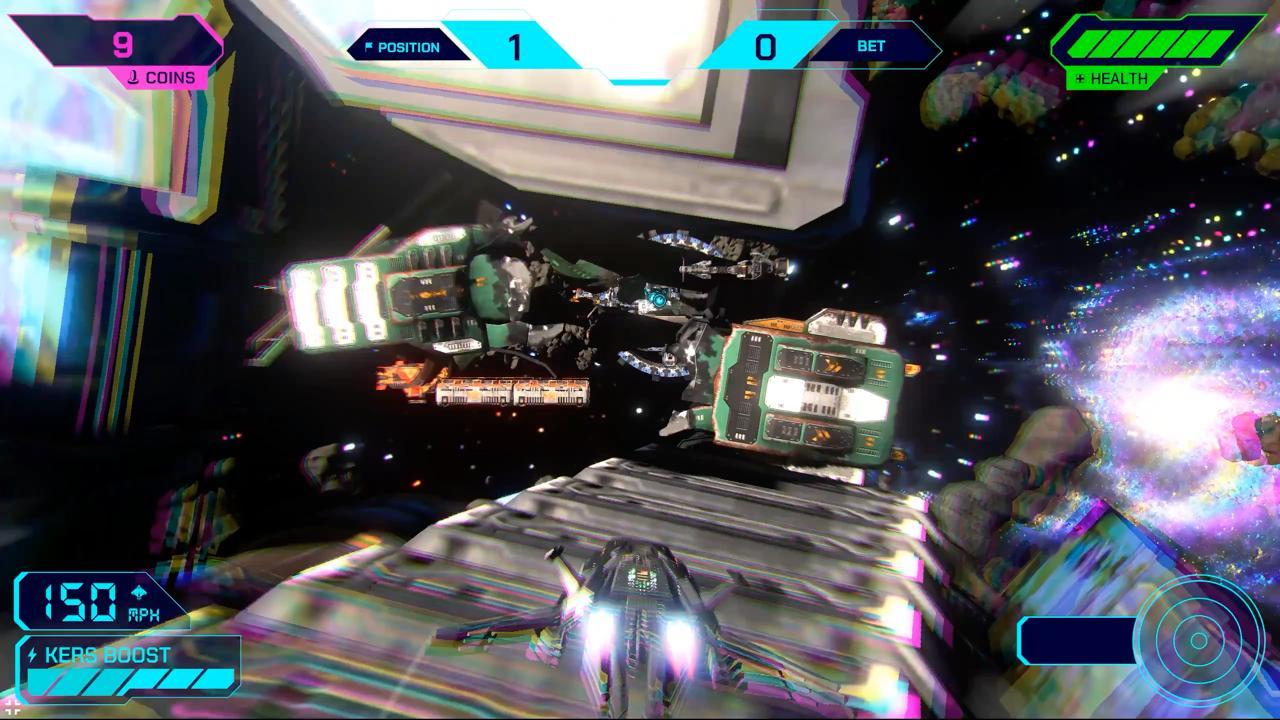This screenshot has height=720, width=1280.
Task: Click the BET value showing 0
Action: tap(763, 45)
